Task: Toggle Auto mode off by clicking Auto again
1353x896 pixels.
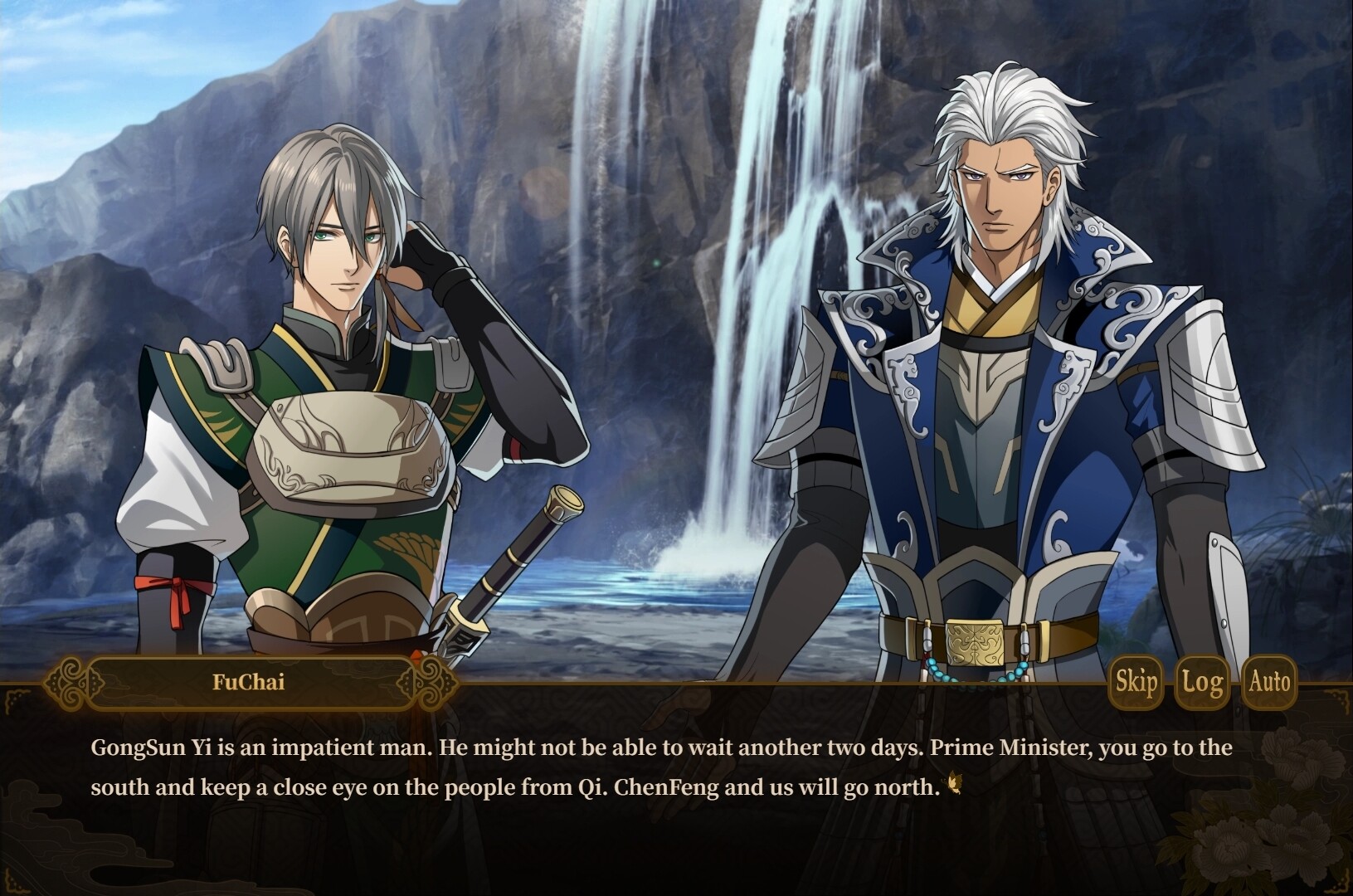Action: tap(1270, 683)
